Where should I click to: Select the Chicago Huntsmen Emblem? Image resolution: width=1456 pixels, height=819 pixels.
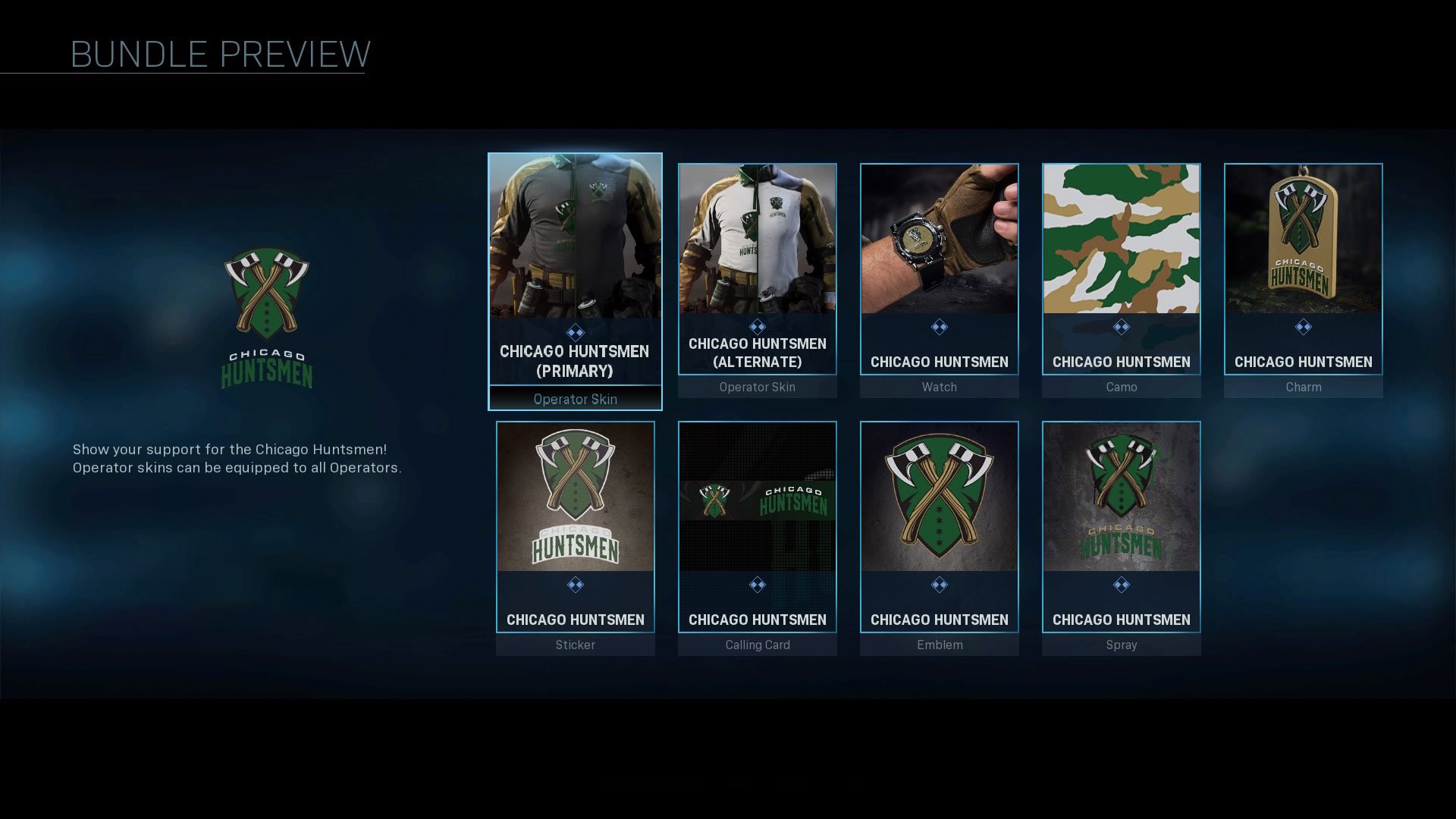(x=940, y=497)
